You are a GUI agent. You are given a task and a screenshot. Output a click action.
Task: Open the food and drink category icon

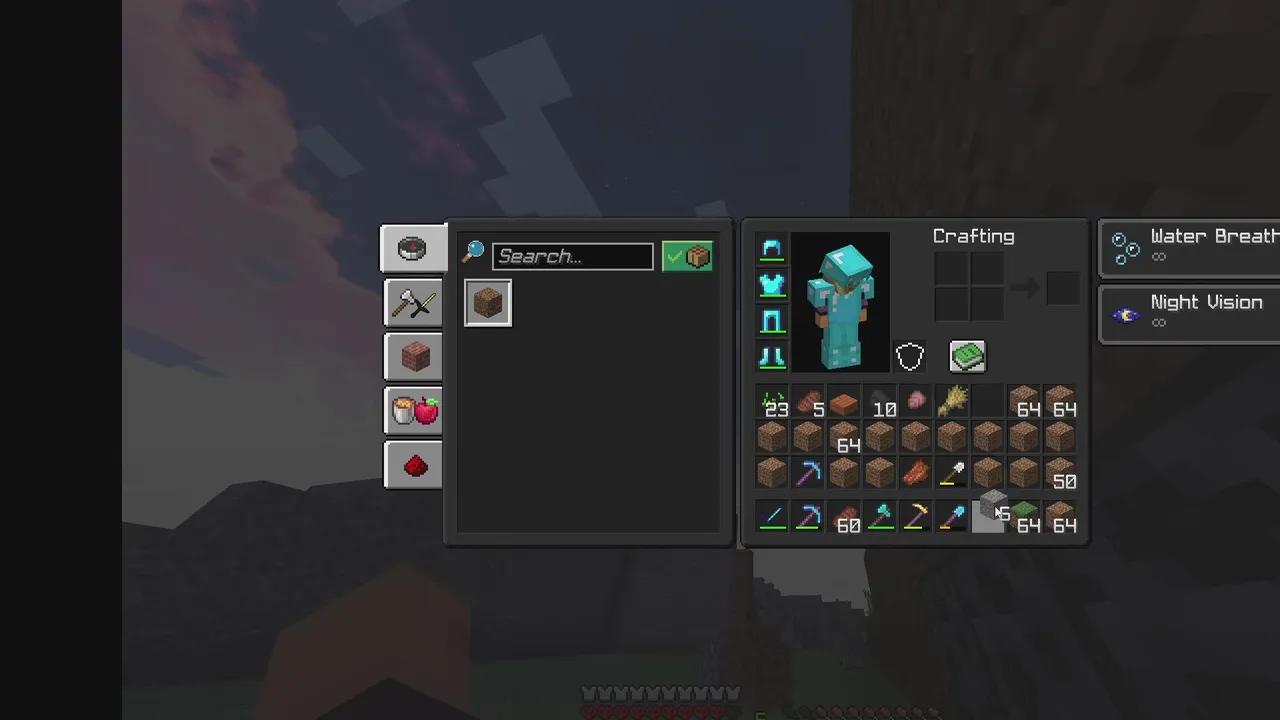[x=413, y=411]
